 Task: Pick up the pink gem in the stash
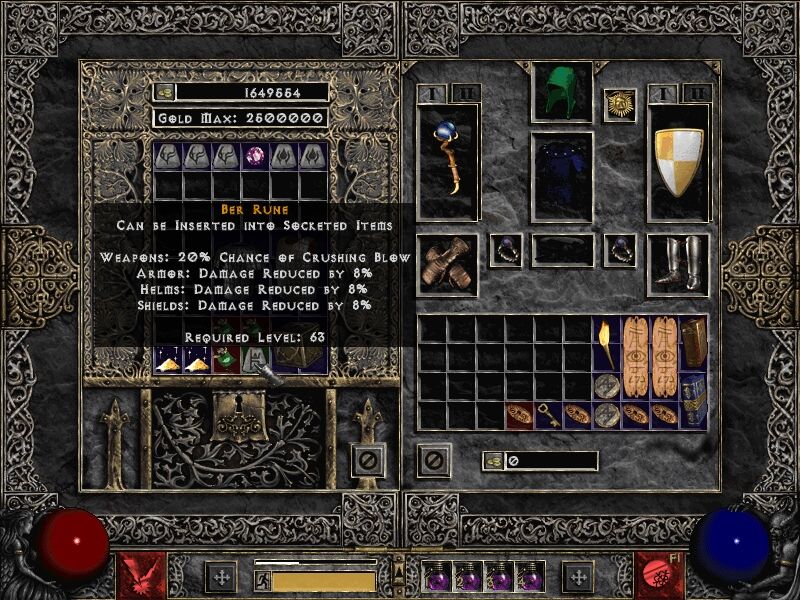[x=256, y=157]
